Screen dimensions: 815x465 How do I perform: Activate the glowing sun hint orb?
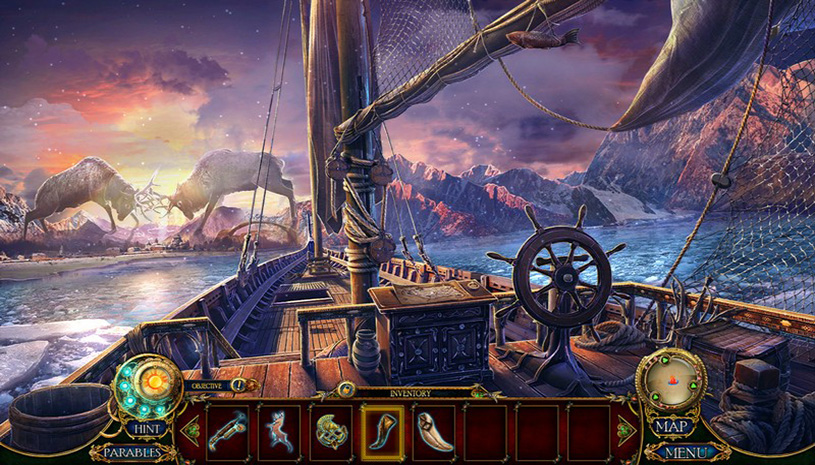click(153, 382)
